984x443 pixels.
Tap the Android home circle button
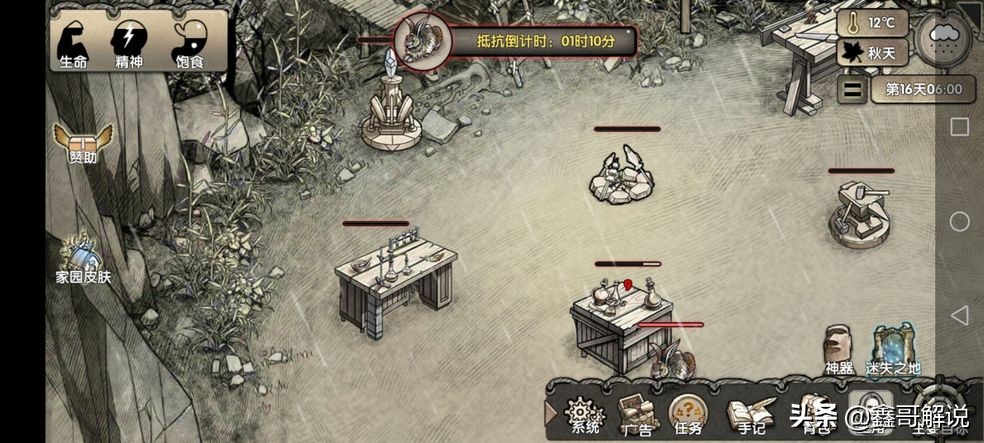click(x=959, y=221)
